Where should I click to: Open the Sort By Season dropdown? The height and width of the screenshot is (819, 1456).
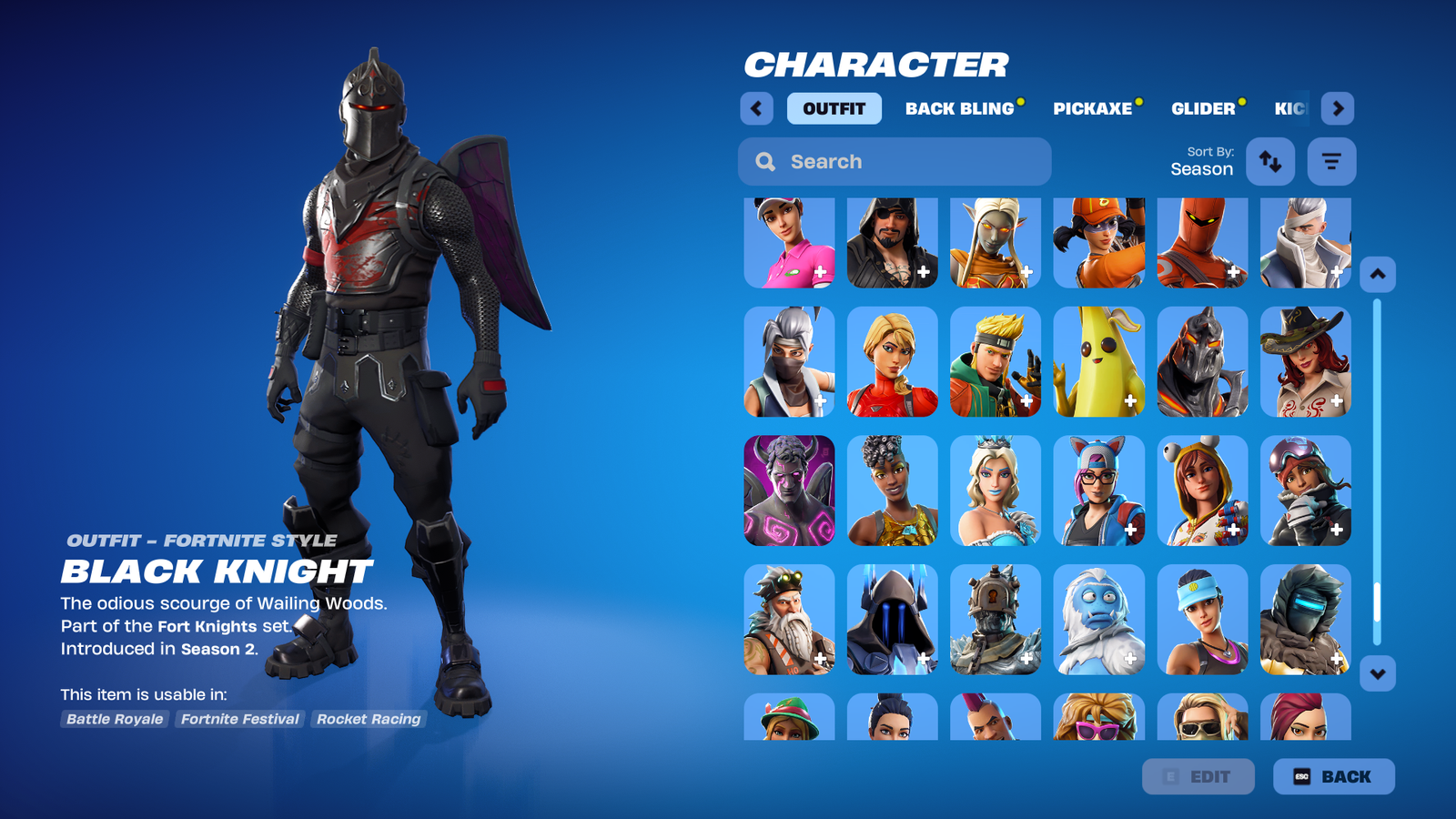[x=1203, y=161]
